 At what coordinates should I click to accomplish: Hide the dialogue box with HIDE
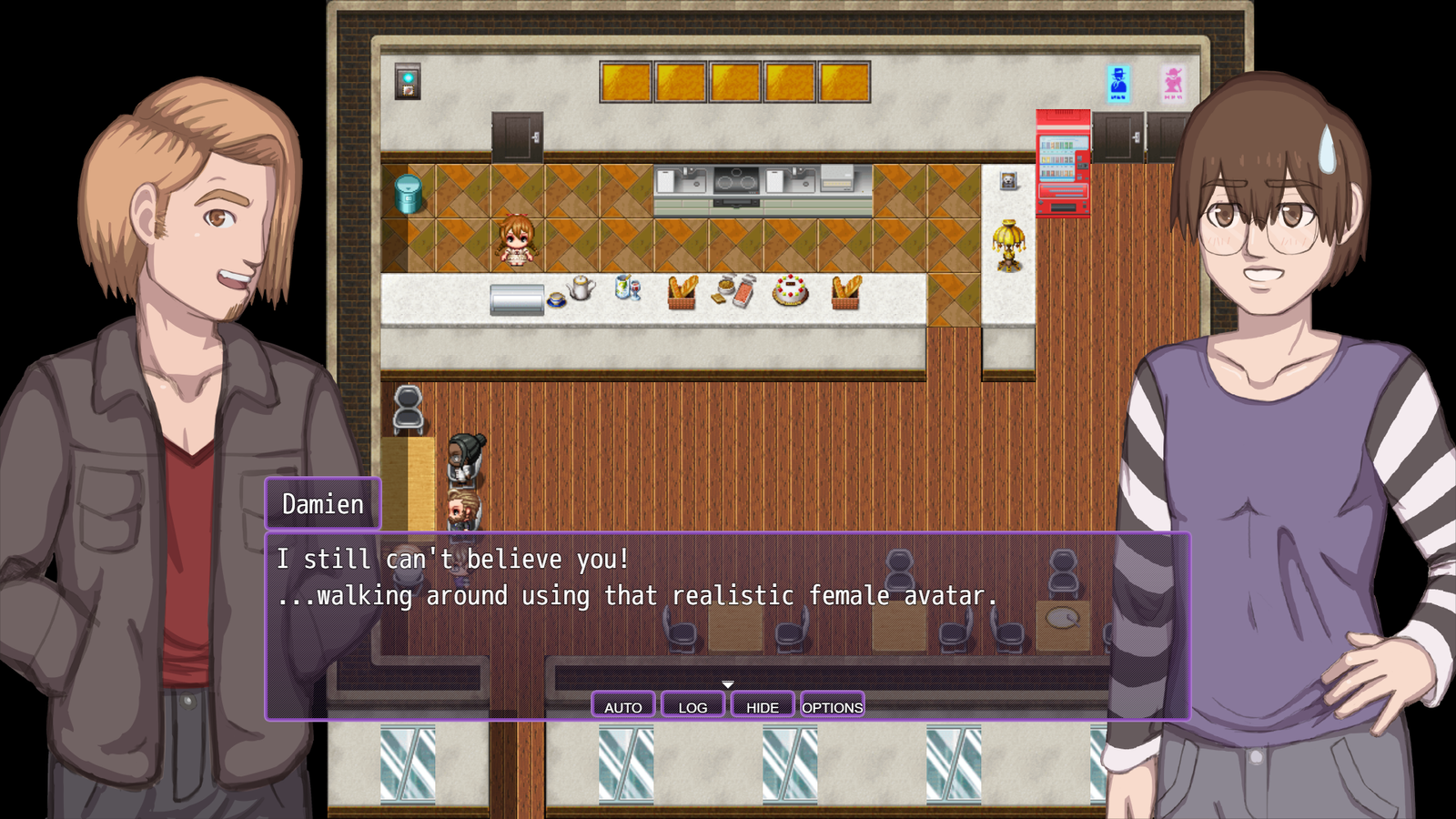point(763,704)
